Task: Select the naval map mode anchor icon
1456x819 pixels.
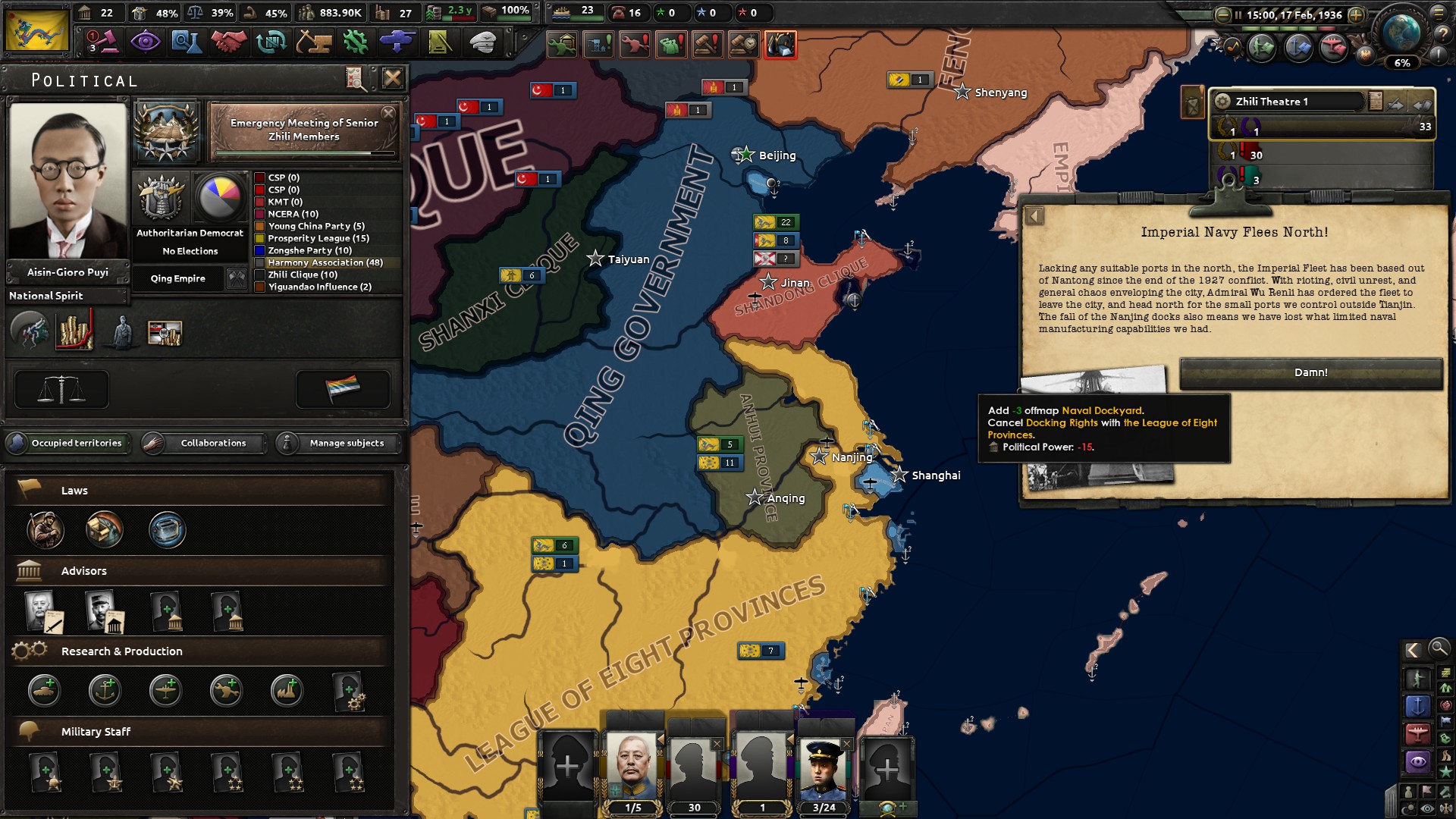Action: (1418, 707)
